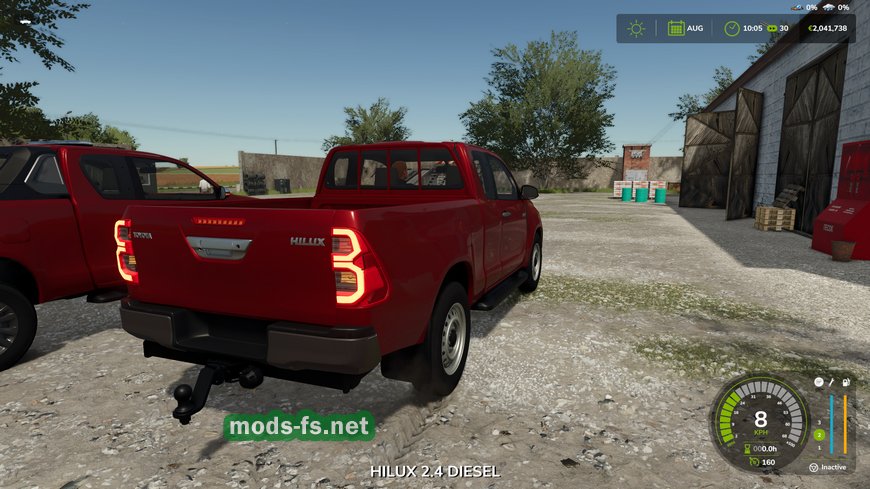Image resolution: width=870 pixels, height=489 pixels.
Task: Click the mods-fs.net watermark link
Action: (298, 427)
